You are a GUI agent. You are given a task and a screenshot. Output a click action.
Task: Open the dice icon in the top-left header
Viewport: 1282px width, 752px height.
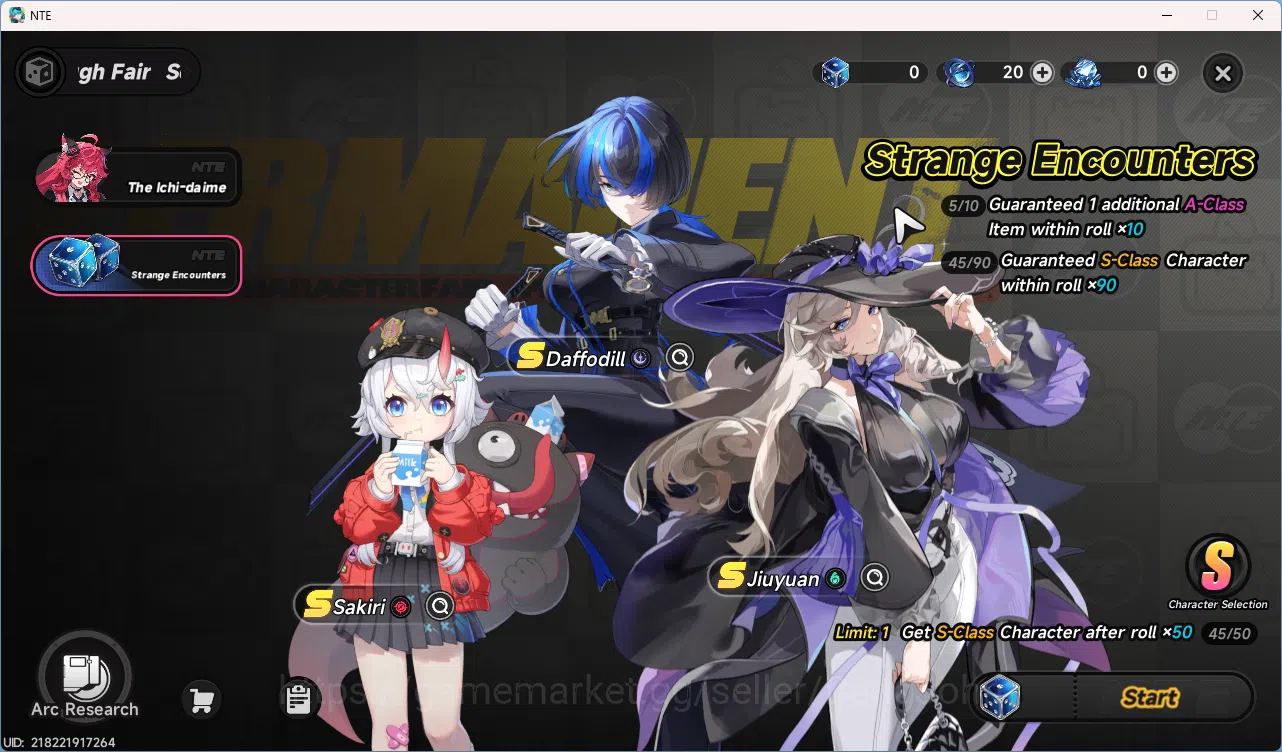[40, 71]
